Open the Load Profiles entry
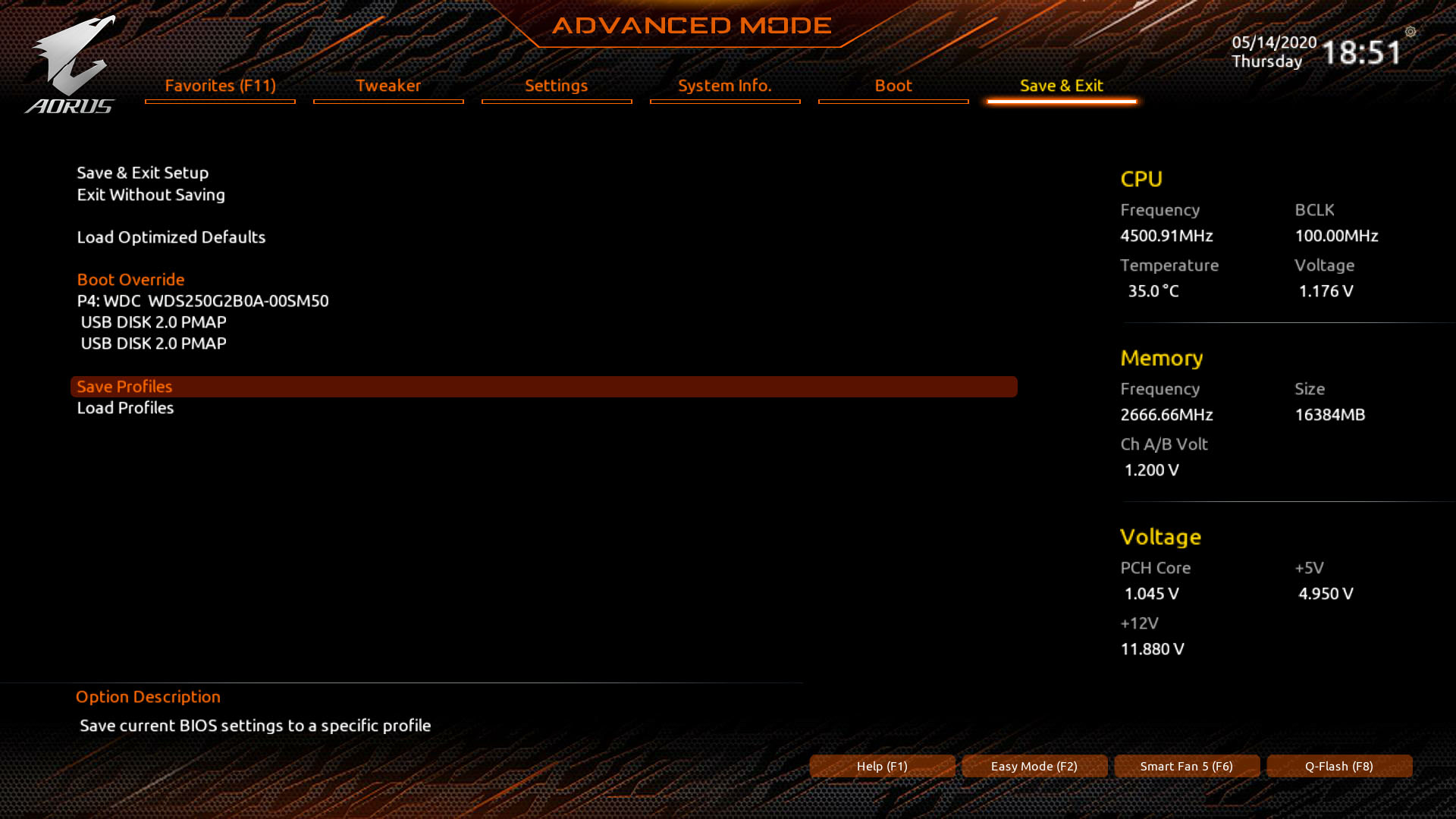The image size is (1456, 819). click(x=125, y=408)
